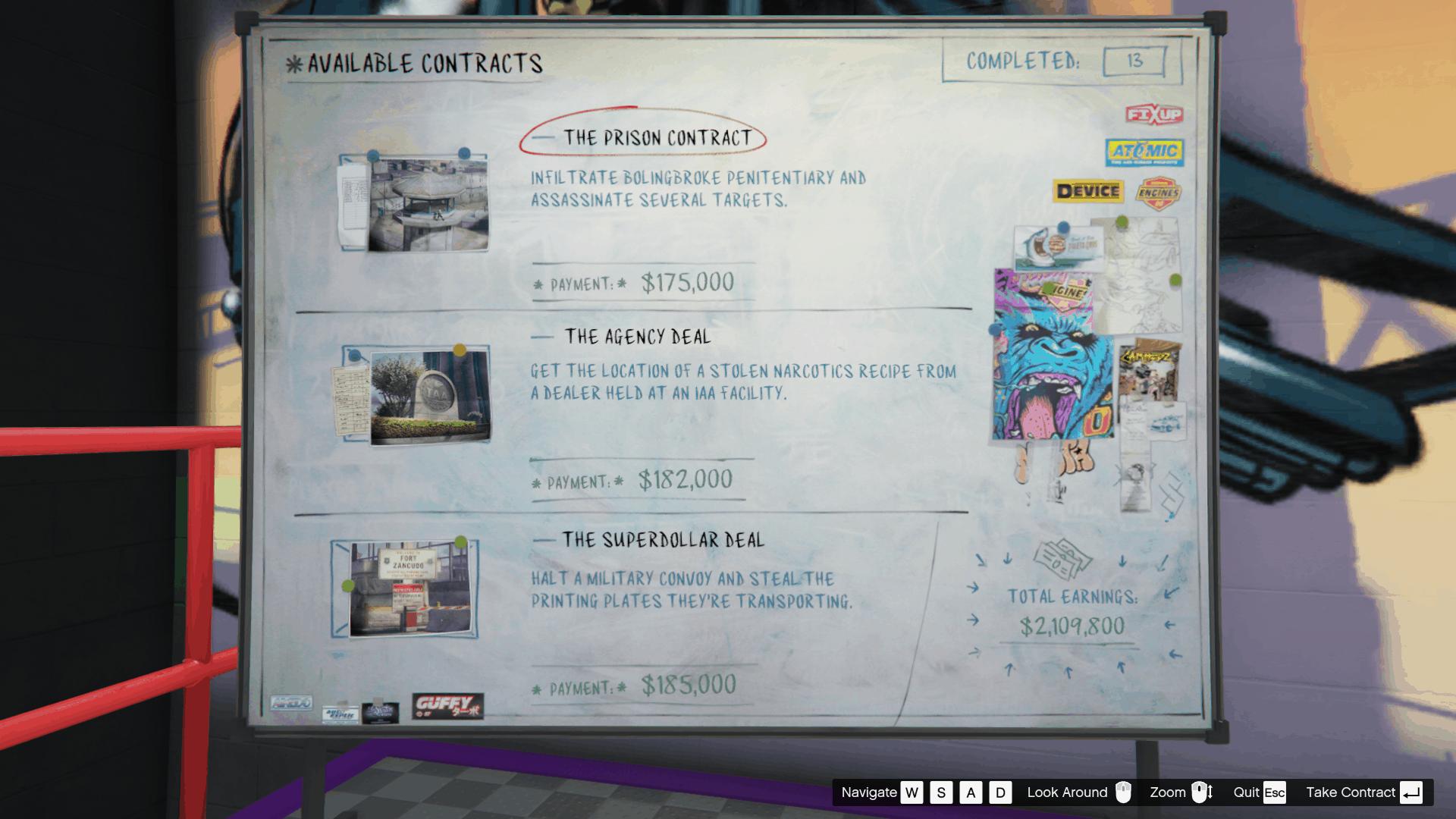Click the FIXUP sticker in the top right corner

(1155, 114)
